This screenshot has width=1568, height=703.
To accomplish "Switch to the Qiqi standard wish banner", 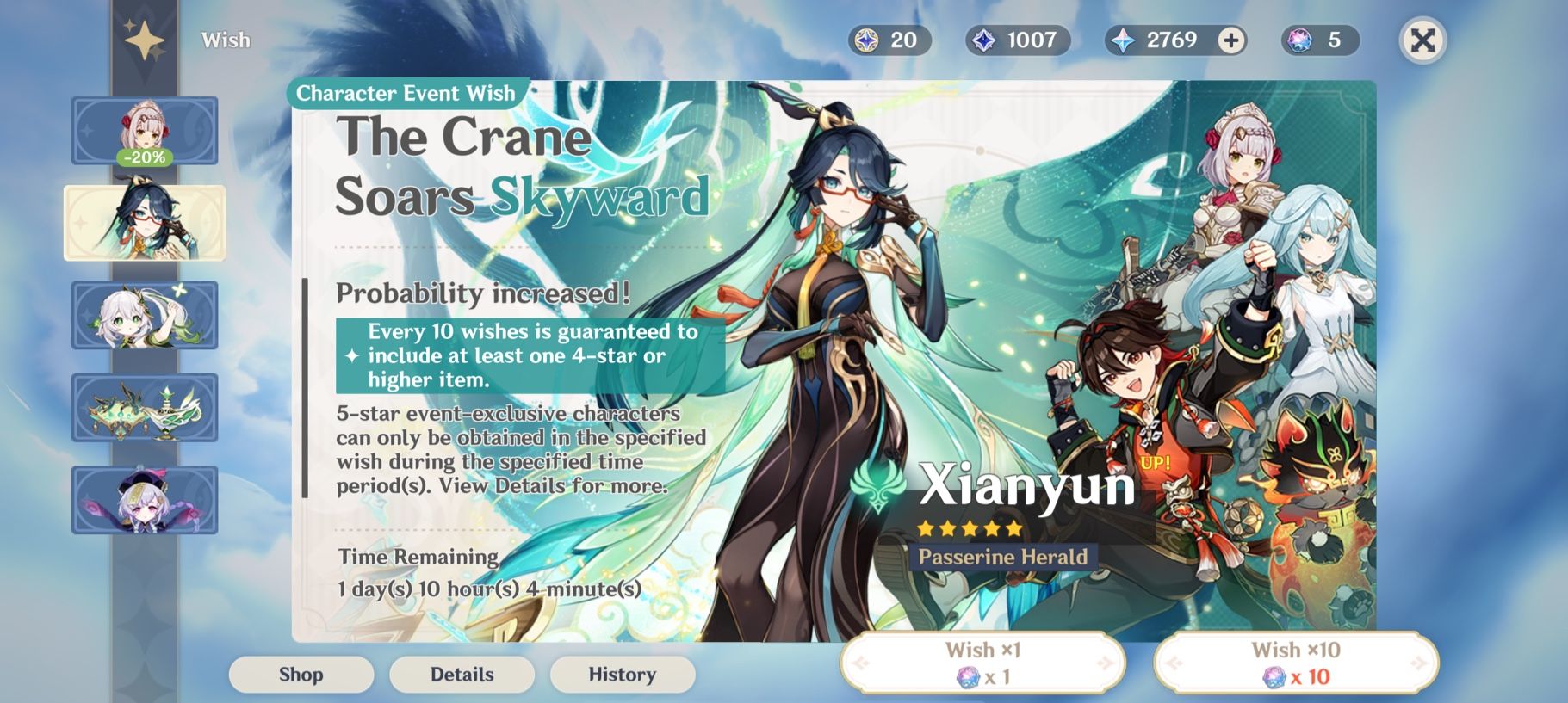I will 145,500.
